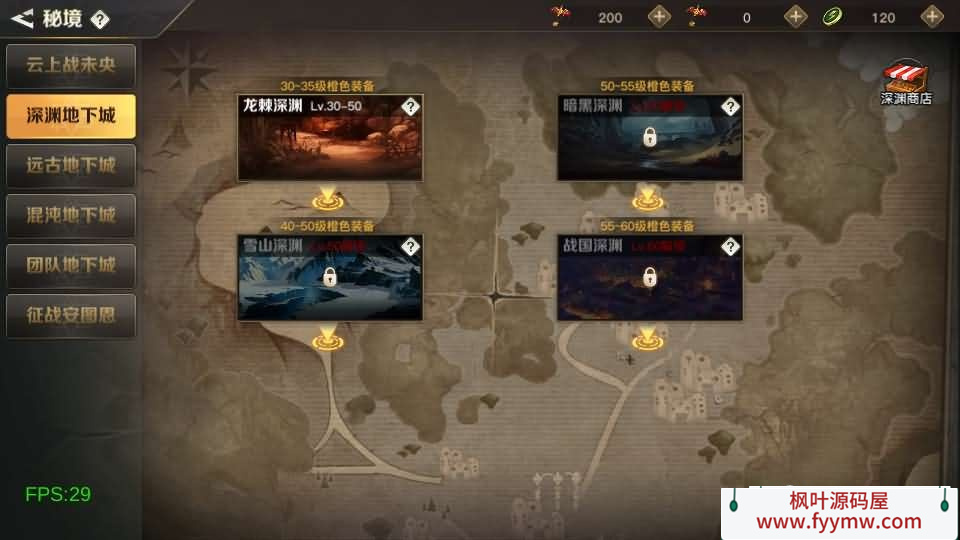Viewport: 960px width, 540px height.
Task: Visit the www.fyymw.com watermark link
Action: [838, 521]
